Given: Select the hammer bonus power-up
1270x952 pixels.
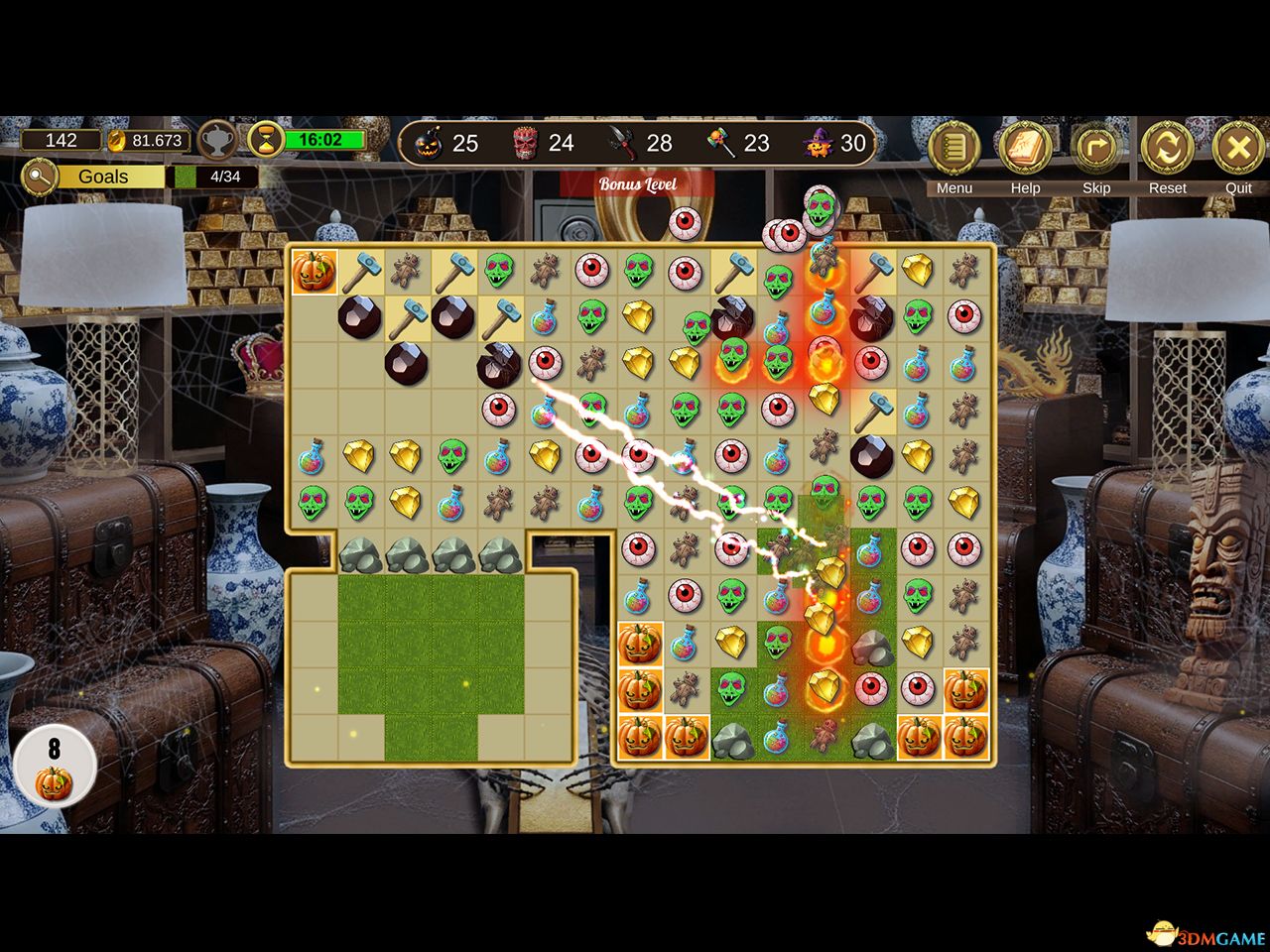Looking at the screenshot, I should click(x=720, y=142).
